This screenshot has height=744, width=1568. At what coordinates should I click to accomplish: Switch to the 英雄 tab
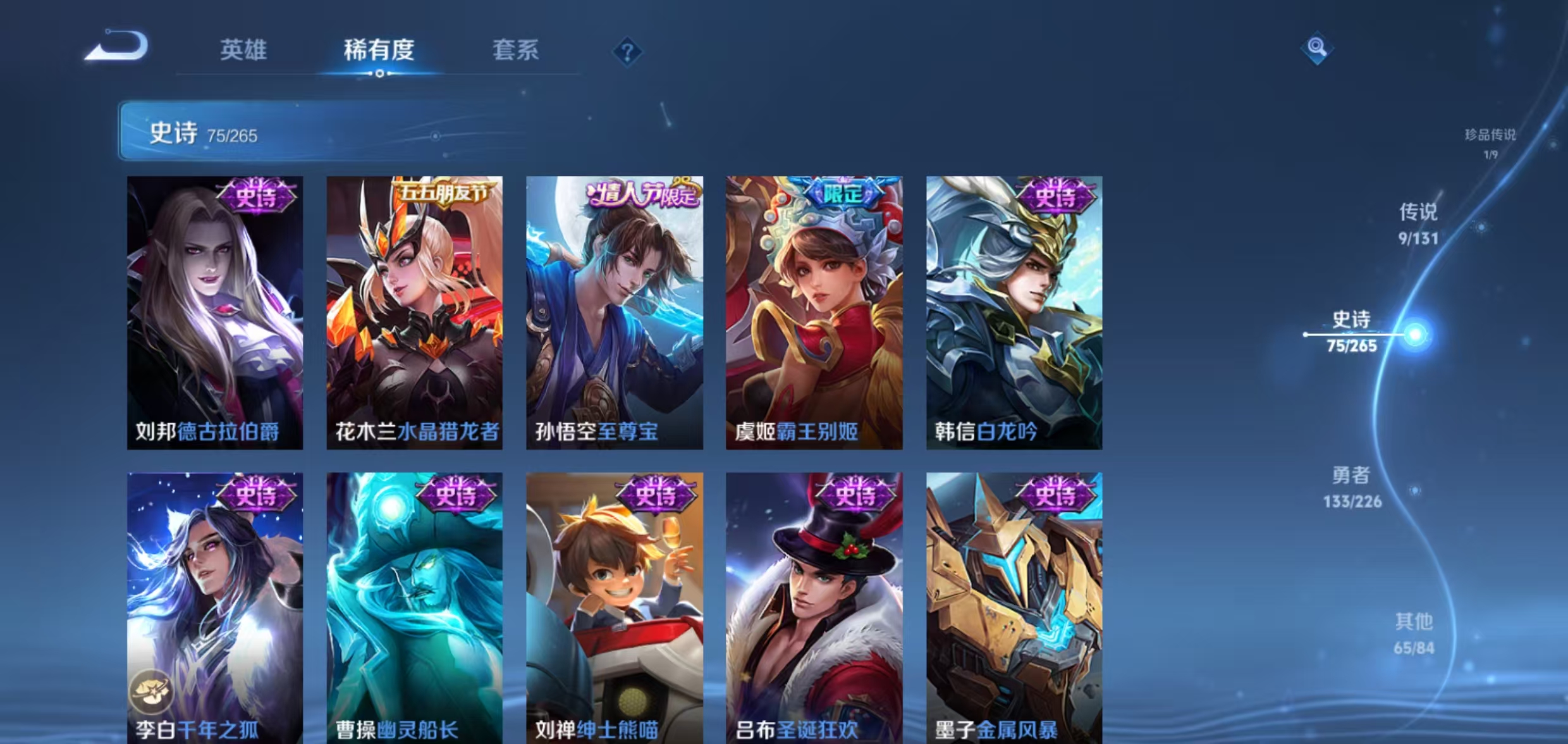[243, 49]
